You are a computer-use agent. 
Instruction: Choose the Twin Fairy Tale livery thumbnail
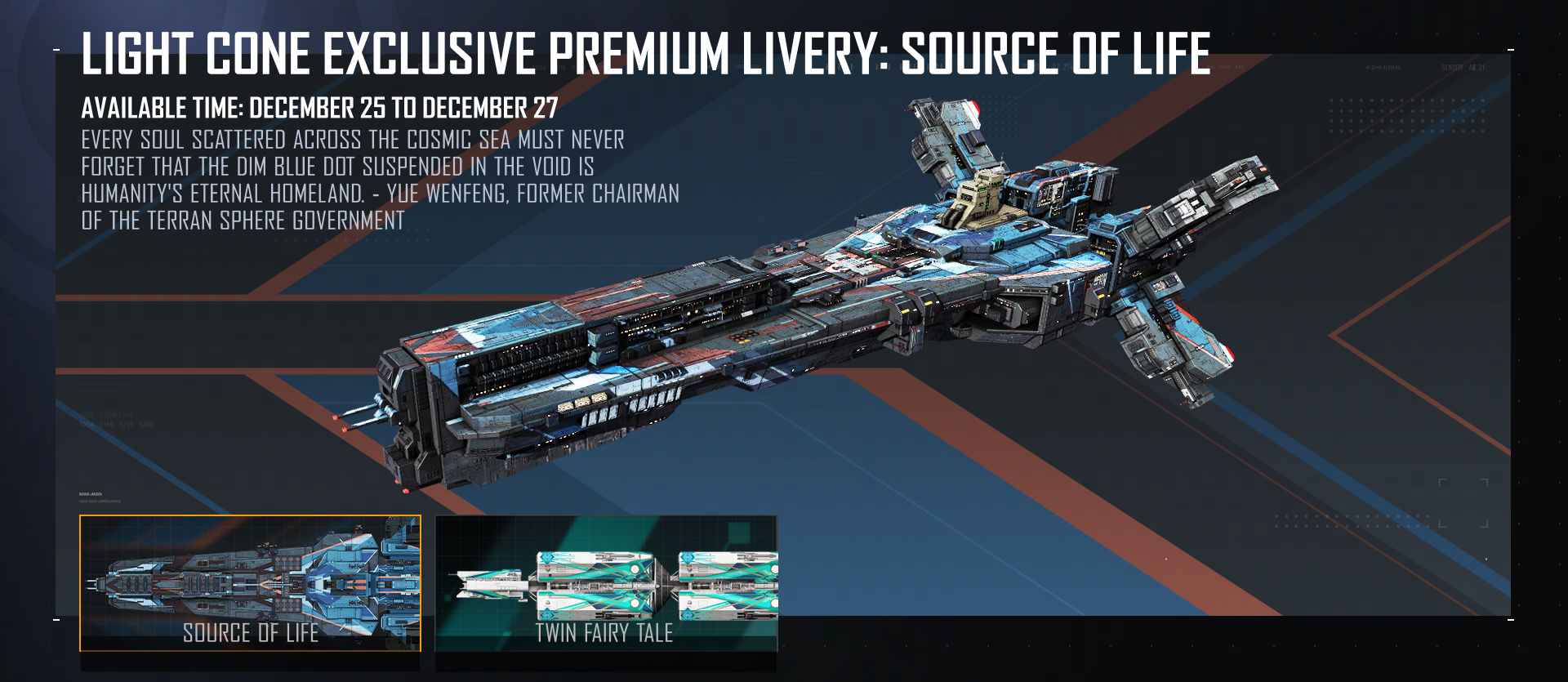tap(606, 583)
